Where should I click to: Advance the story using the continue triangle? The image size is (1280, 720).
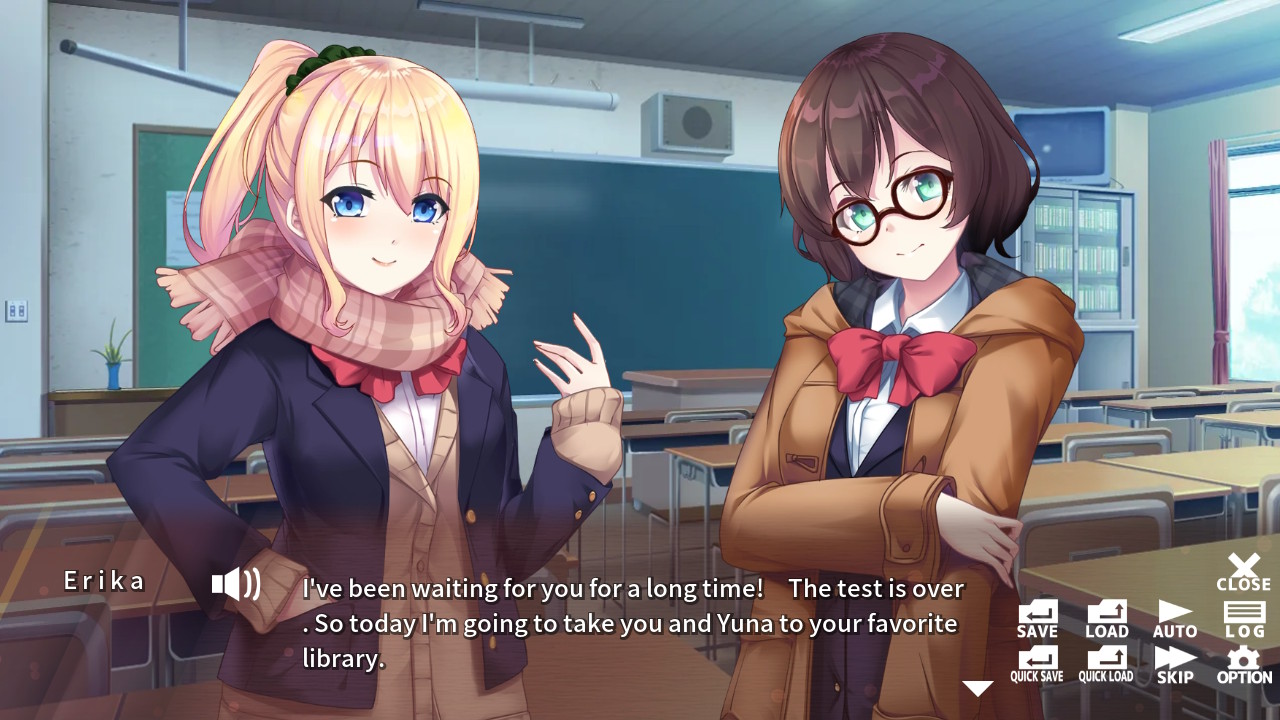pyautogui.click(x=977, y=687)
